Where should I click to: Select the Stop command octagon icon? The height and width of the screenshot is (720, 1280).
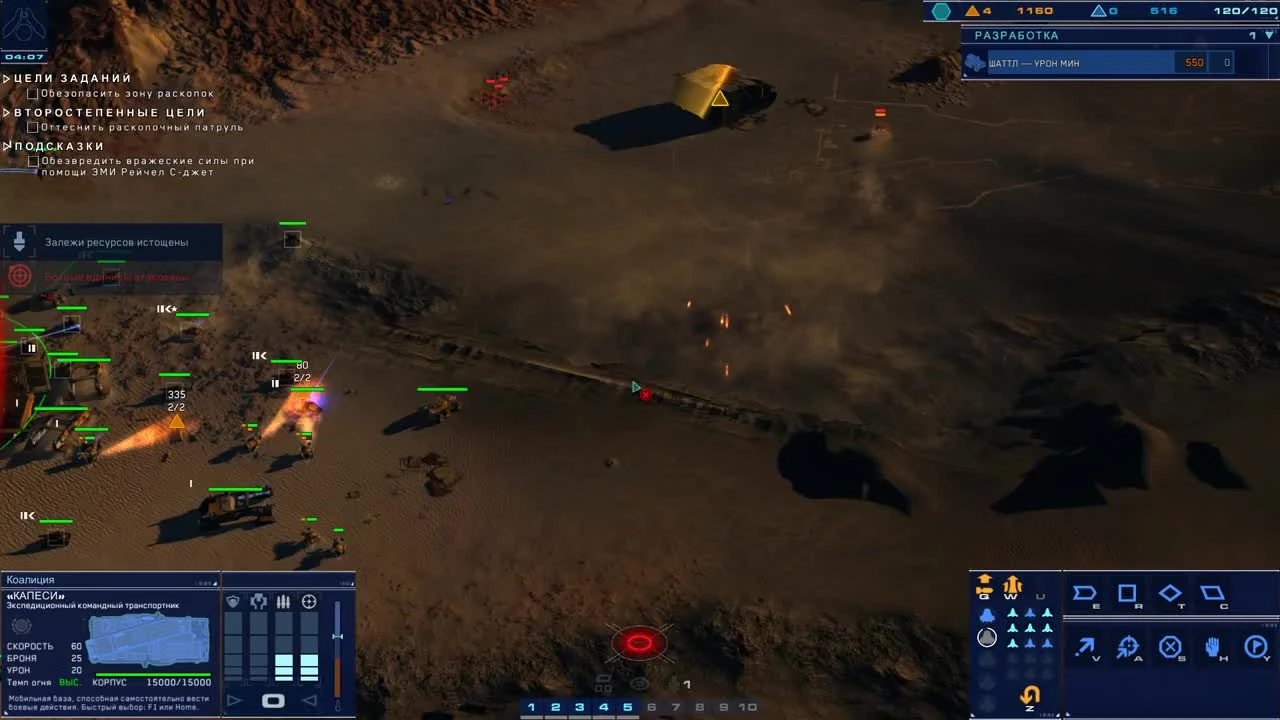click(x=1170, y=647)
